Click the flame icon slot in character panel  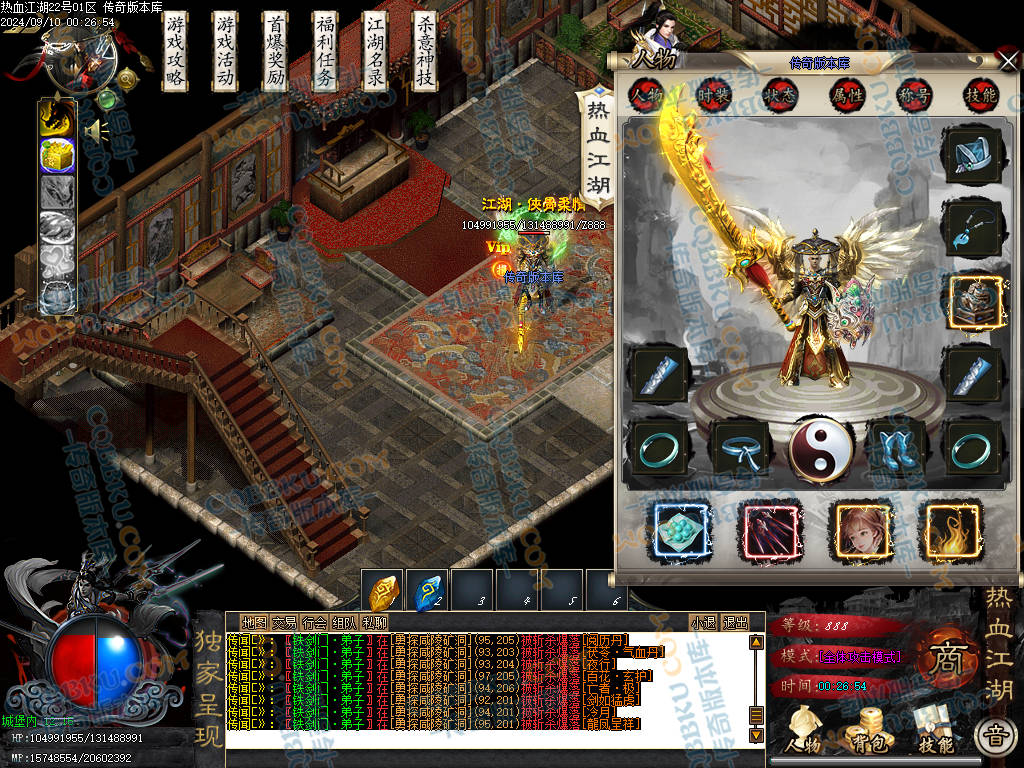[954, 529]
